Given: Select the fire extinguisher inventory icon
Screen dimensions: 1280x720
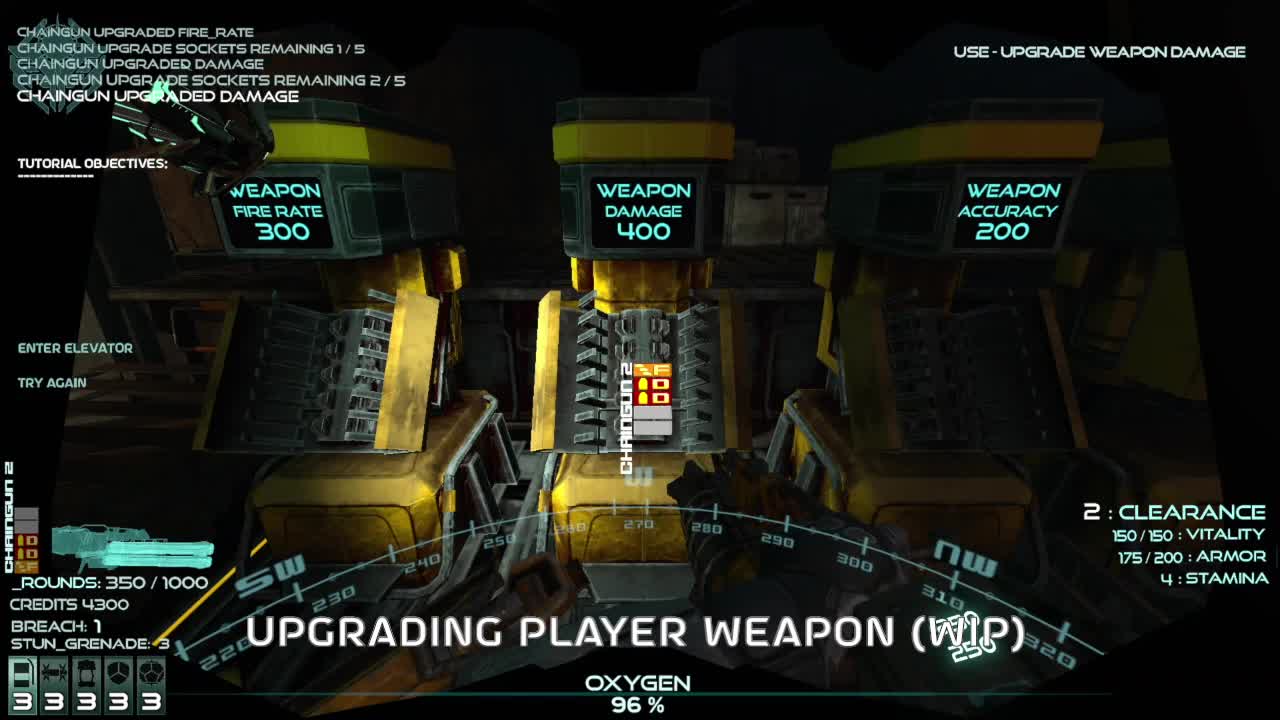Looking at the screenshot, I should point(22,673).
